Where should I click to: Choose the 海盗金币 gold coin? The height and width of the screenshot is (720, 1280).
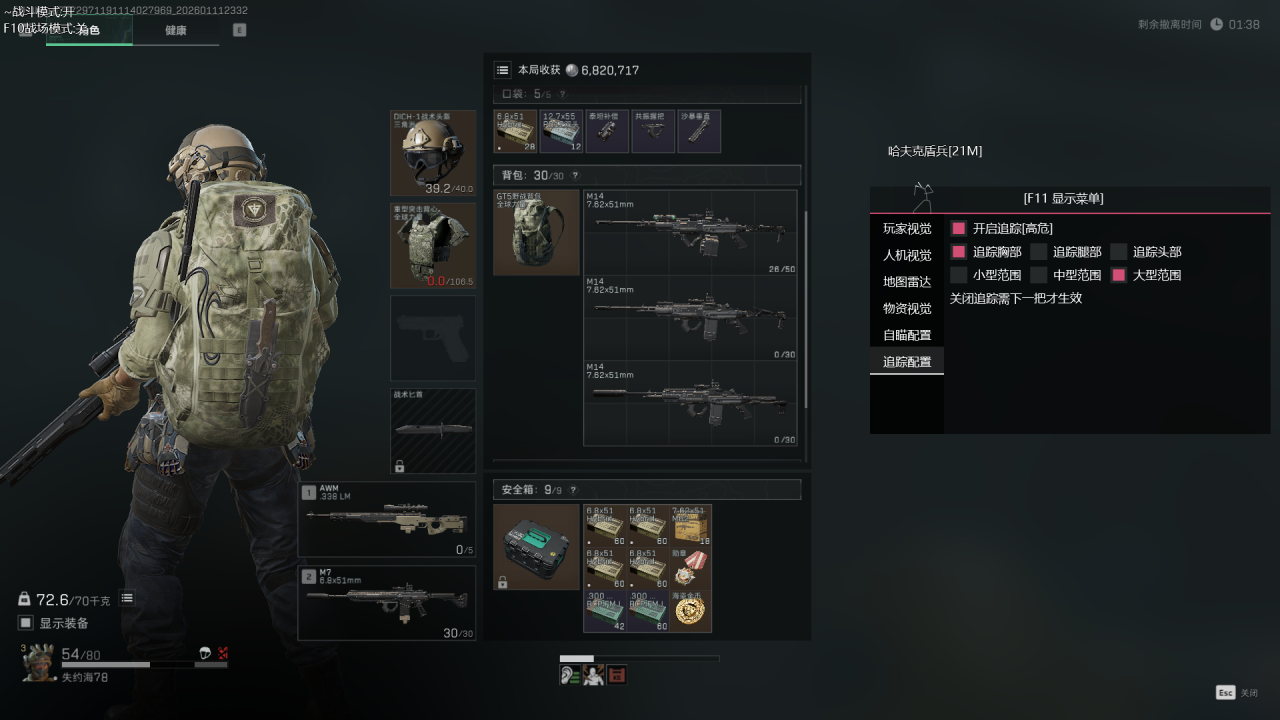coord(691,611)
